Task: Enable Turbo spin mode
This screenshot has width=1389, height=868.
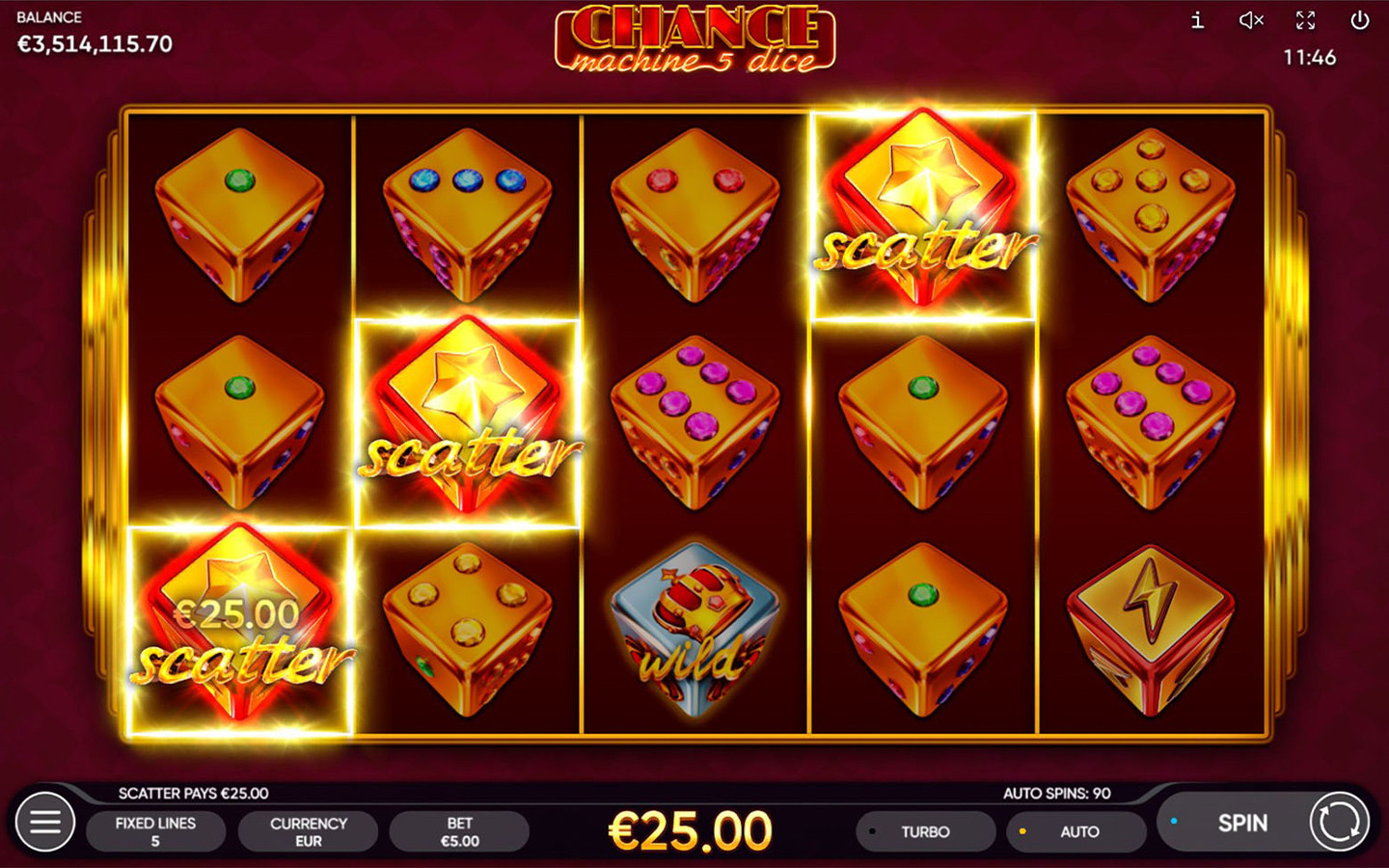Action: point(924,831)
